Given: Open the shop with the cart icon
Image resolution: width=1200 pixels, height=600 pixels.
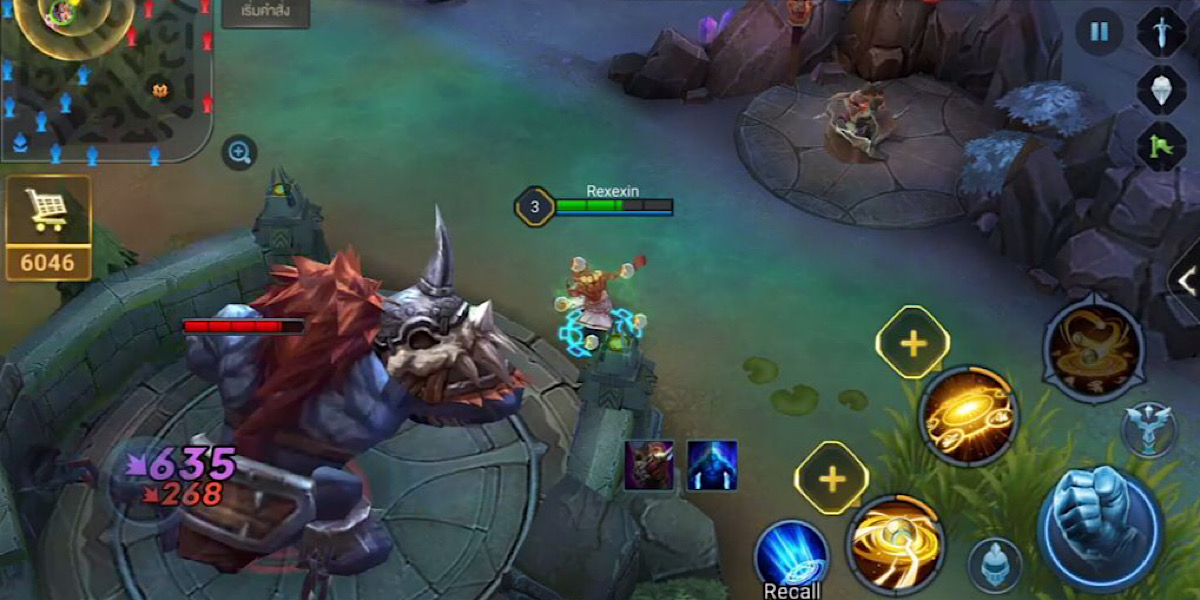Looking at the screenshot, I should (x=48, y=227).
